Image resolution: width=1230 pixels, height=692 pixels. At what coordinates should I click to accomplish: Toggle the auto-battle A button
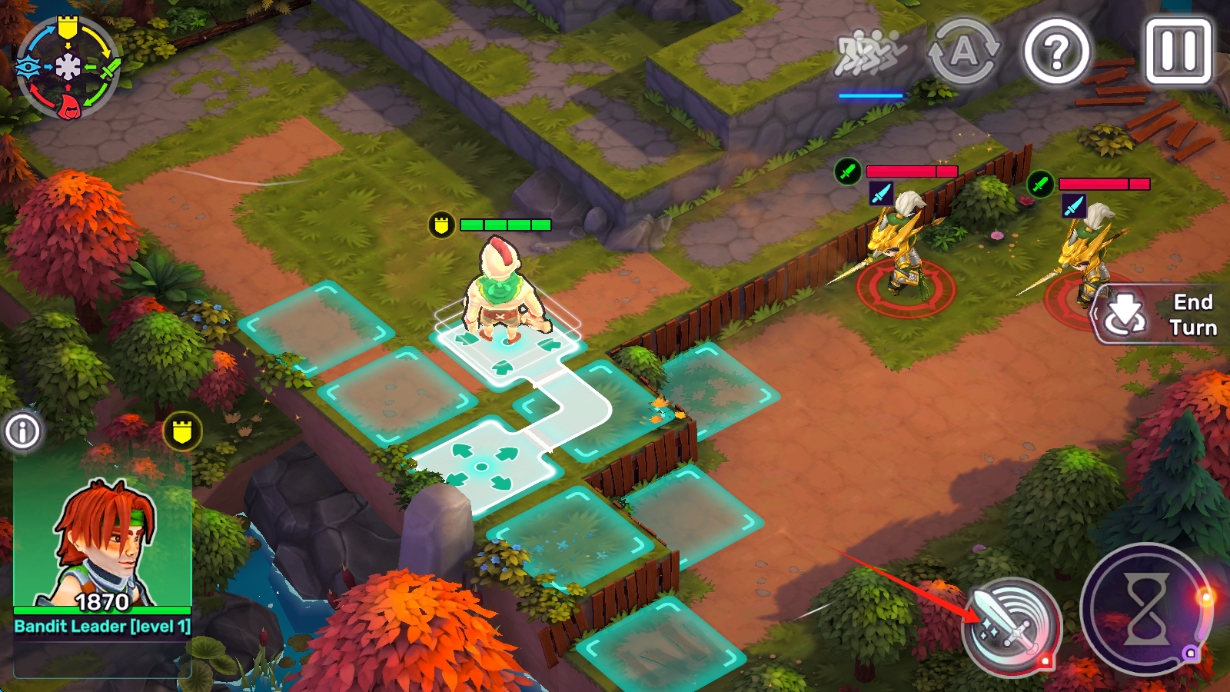(963, 50)
